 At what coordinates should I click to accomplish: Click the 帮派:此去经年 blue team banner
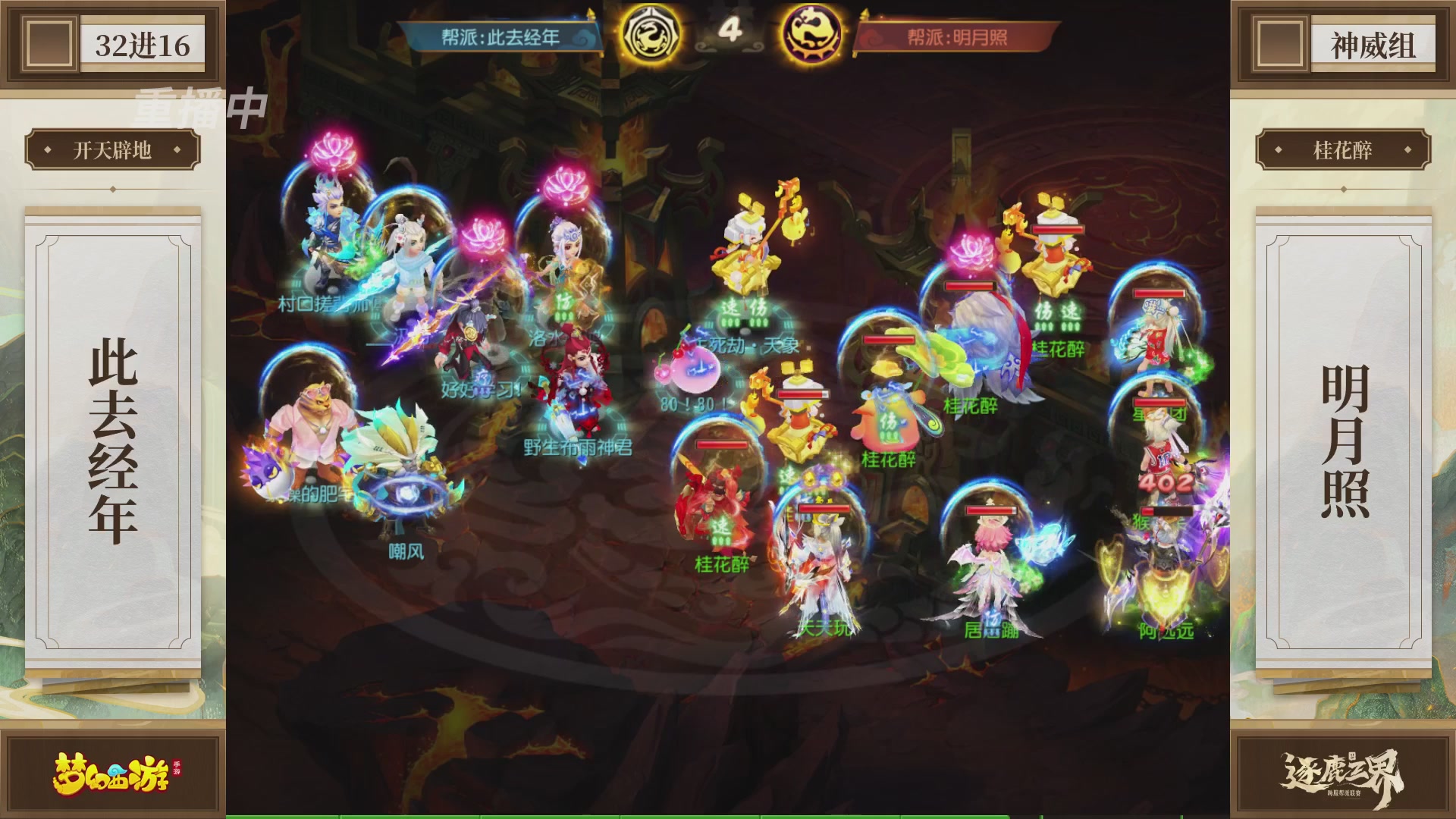(x=500, y=34)
